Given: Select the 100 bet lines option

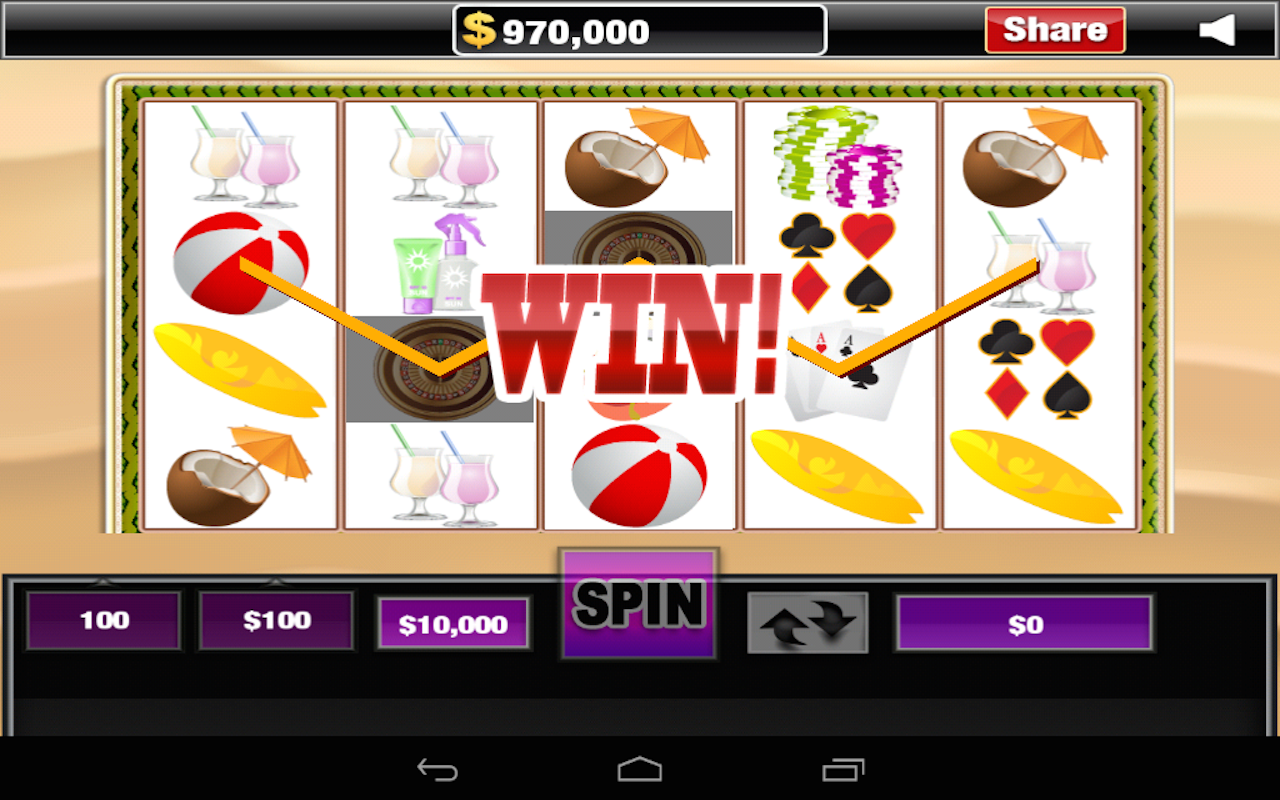Looking at the screenshot, I should coord(103,620).
